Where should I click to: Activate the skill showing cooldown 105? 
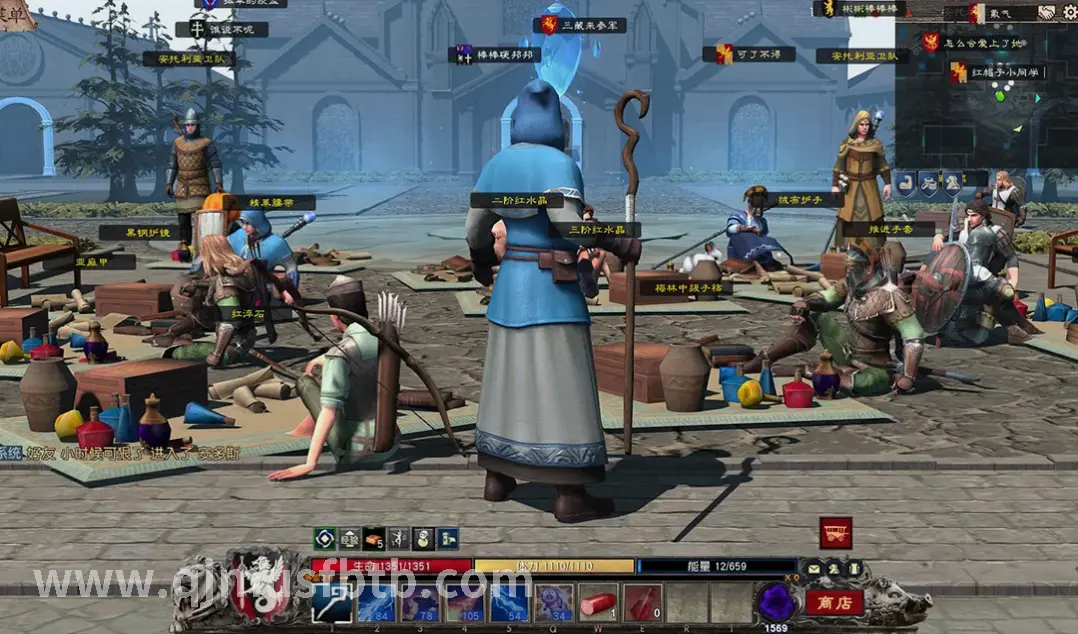[x=465, y=603]
